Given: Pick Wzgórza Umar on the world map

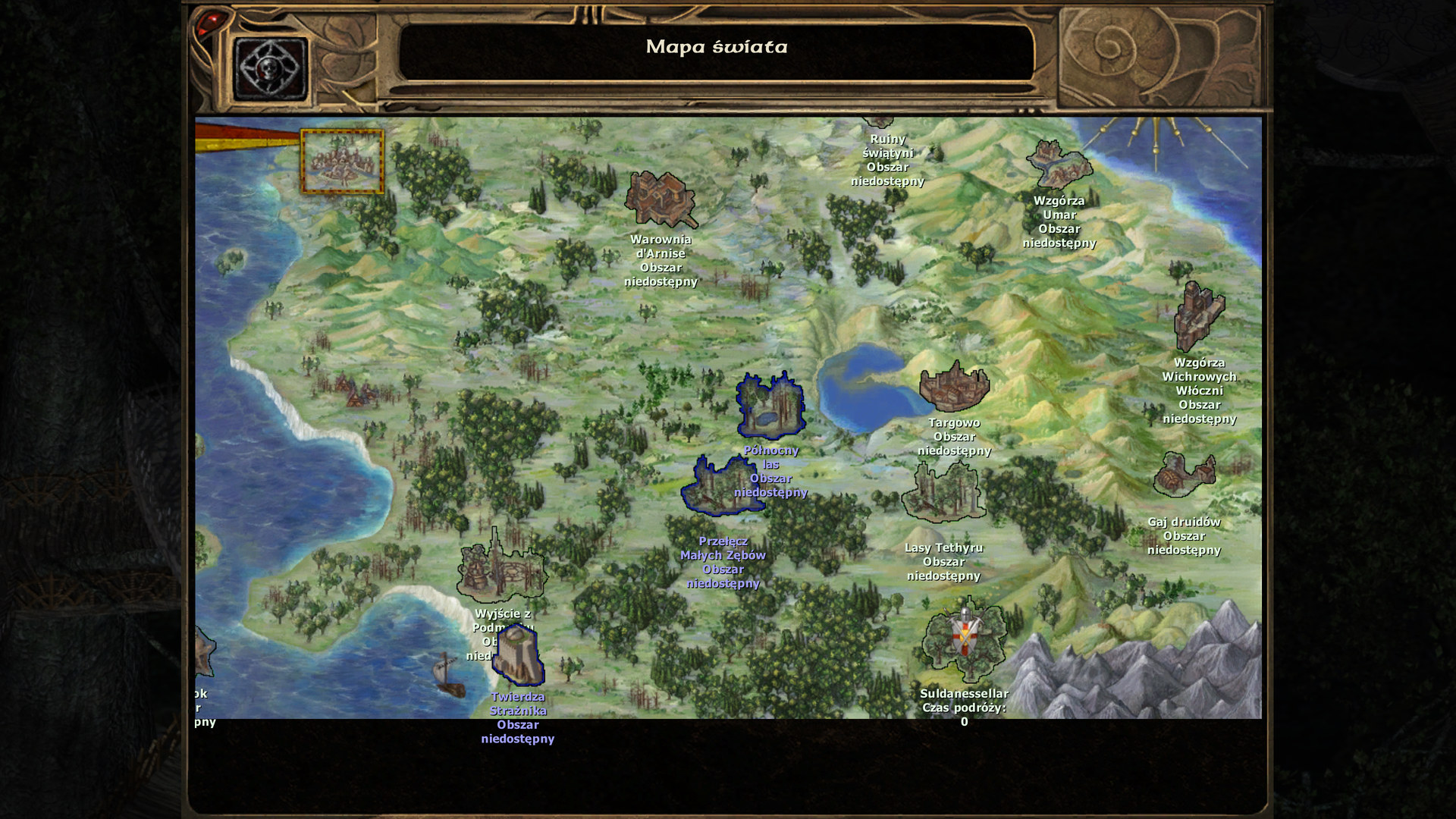Looking at the screenshot, I should tap(1059, 165).
